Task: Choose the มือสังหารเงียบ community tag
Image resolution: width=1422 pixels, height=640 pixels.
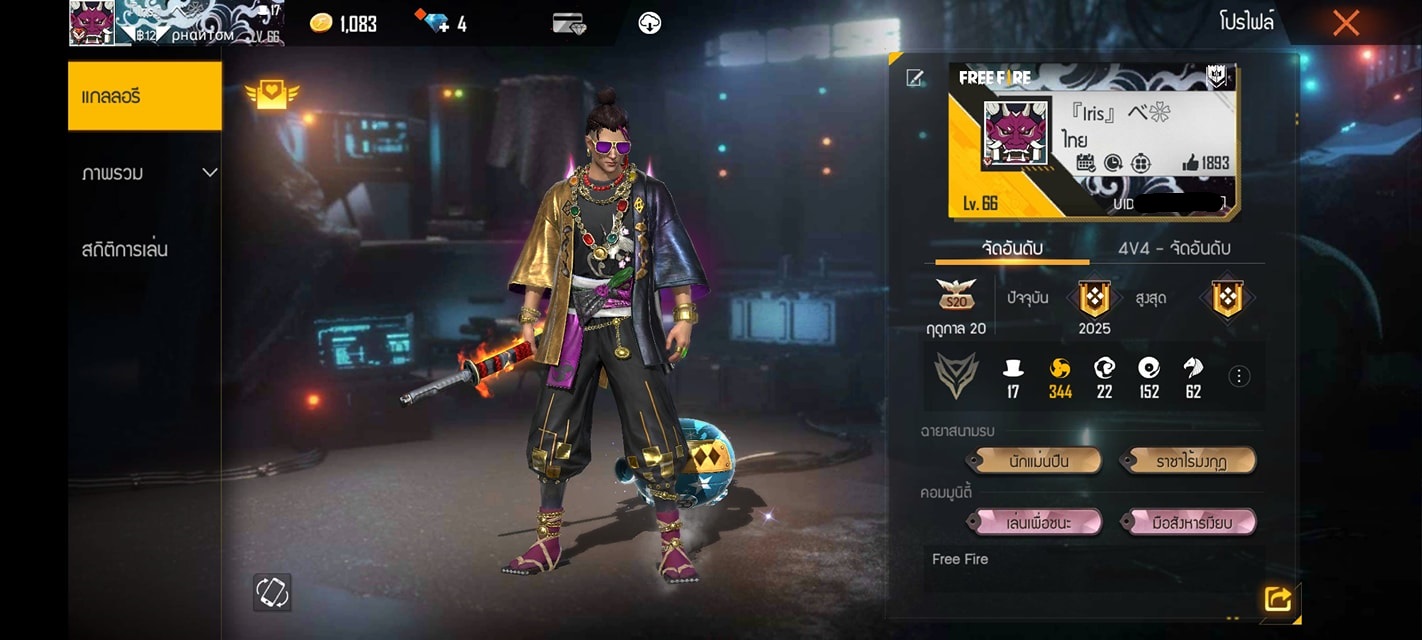Action: [1190, 522]
